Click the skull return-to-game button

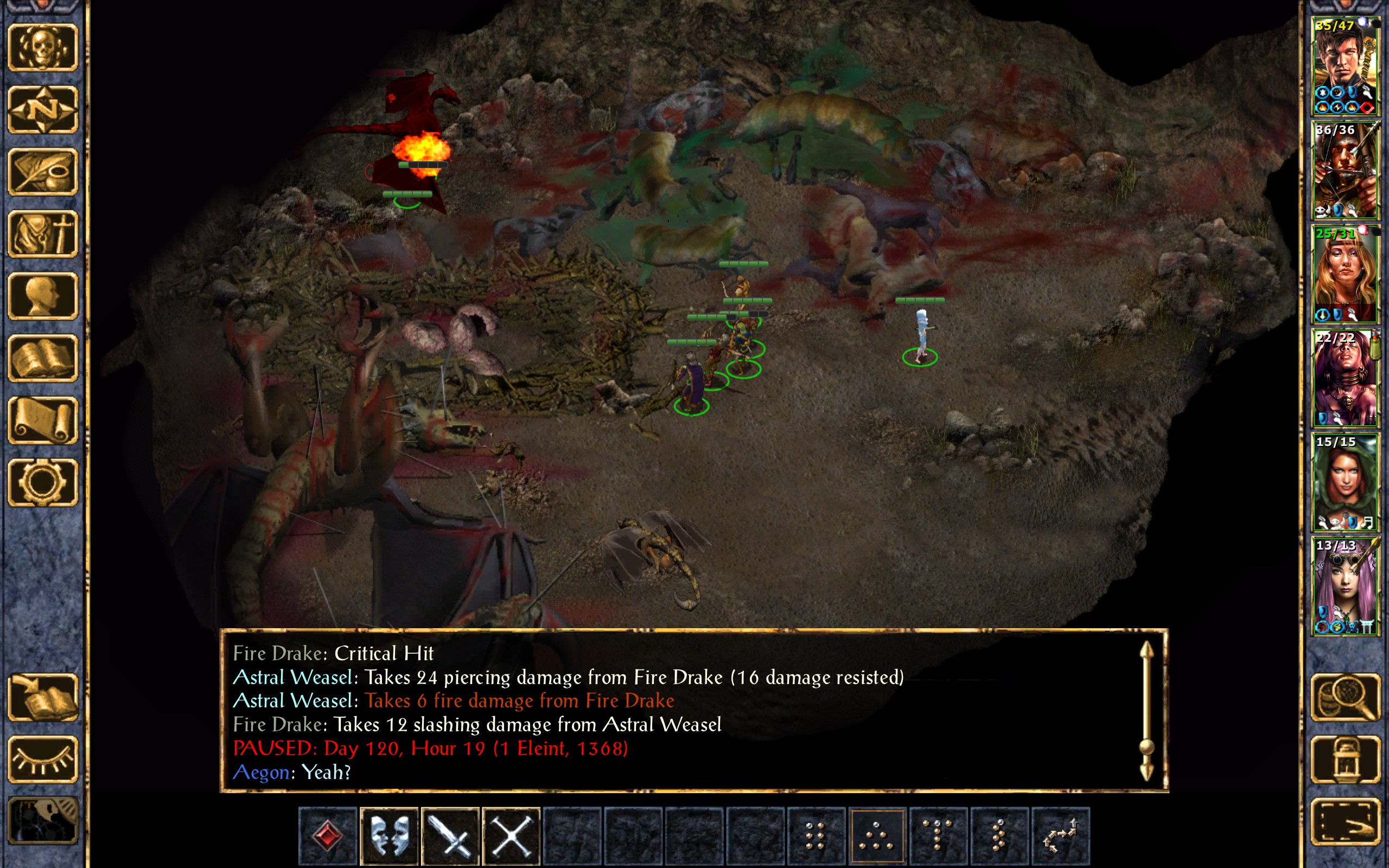(42, 48)
